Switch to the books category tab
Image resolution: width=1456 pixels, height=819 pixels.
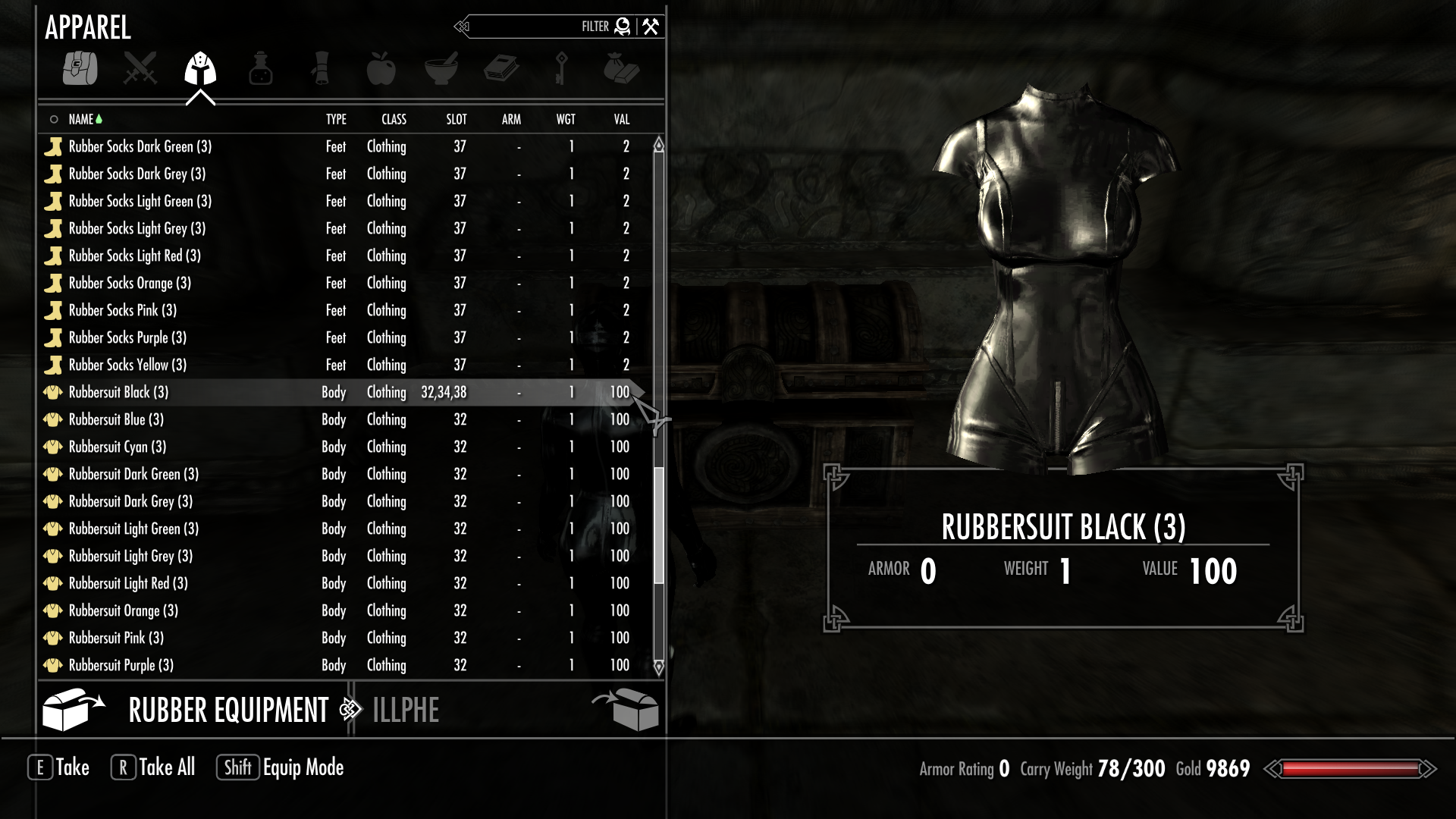coord(501,69)
